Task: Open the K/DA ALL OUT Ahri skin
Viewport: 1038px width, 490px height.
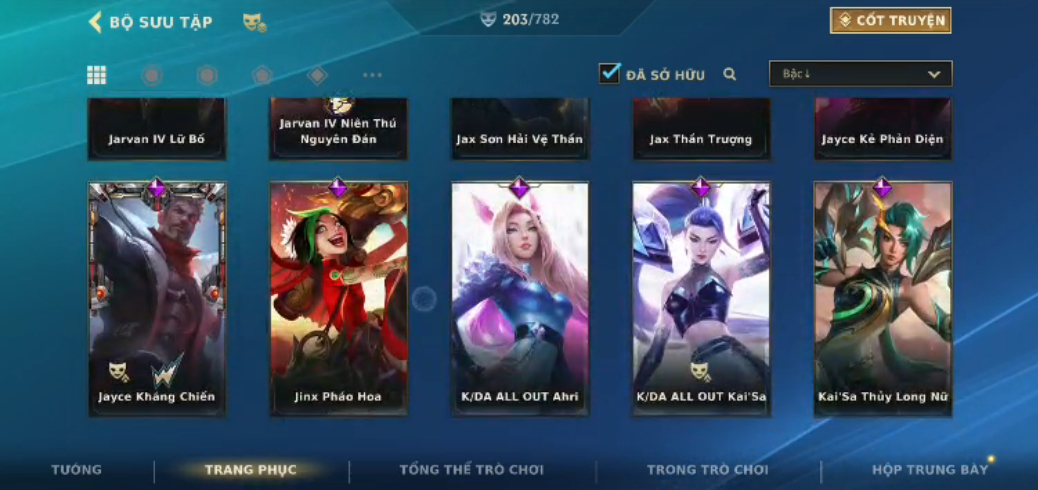Action: point(520,298)
